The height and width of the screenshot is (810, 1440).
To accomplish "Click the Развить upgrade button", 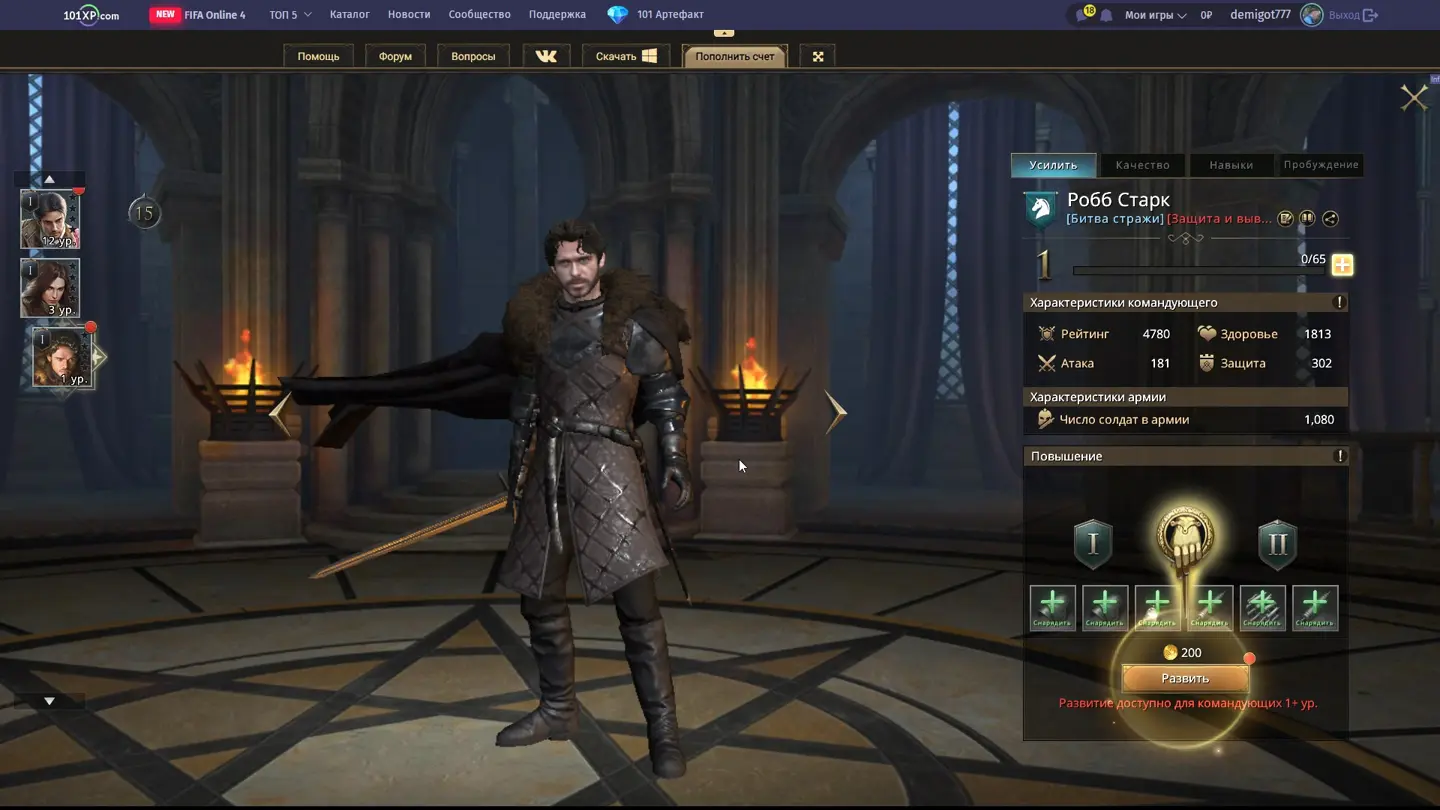I will pos(1185,679).
